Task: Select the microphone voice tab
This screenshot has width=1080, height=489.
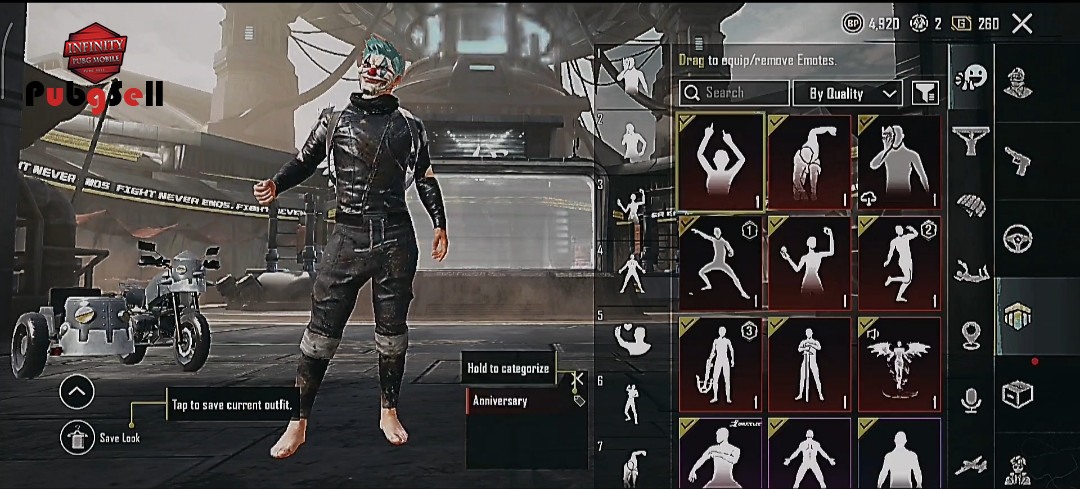Action: click(x=970, y=399)
